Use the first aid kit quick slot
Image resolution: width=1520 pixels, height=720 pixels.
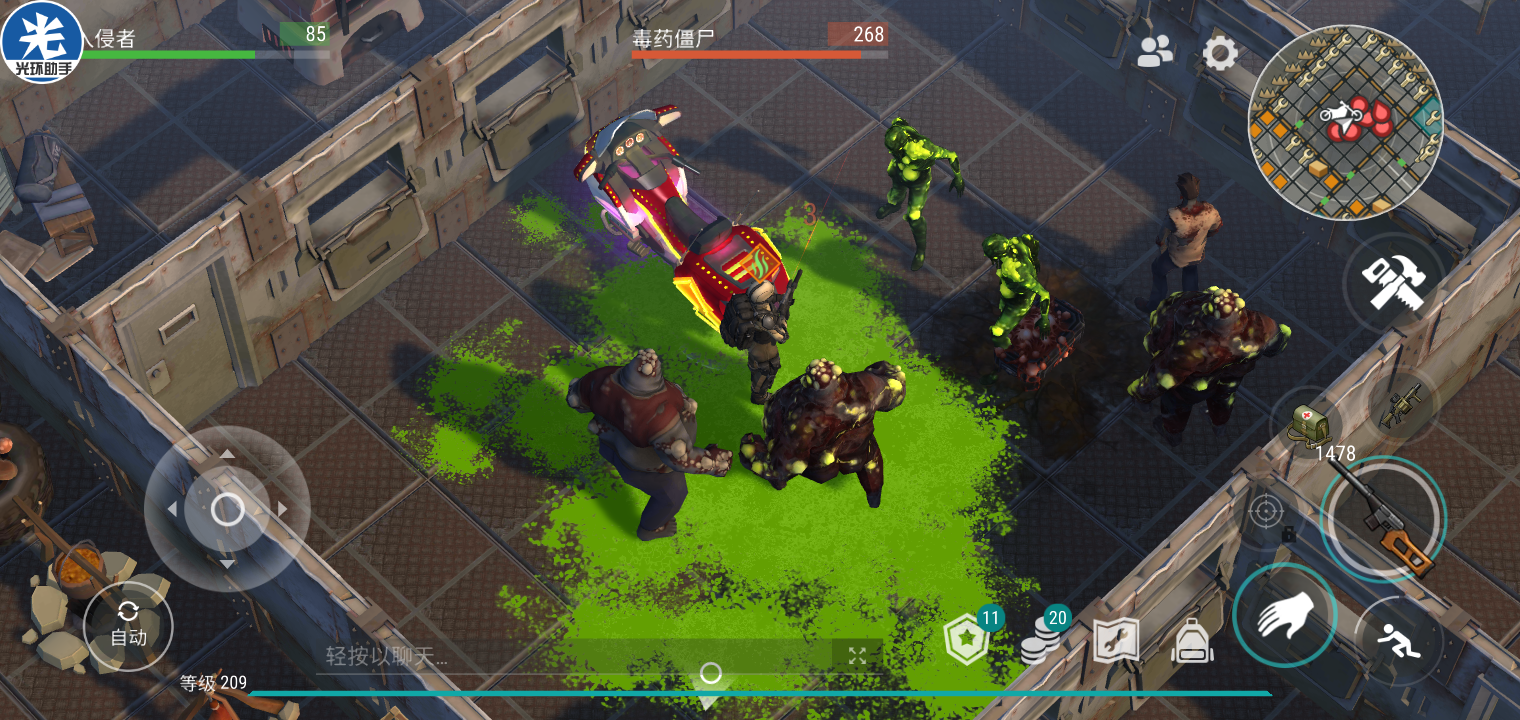coord(1308,422)
